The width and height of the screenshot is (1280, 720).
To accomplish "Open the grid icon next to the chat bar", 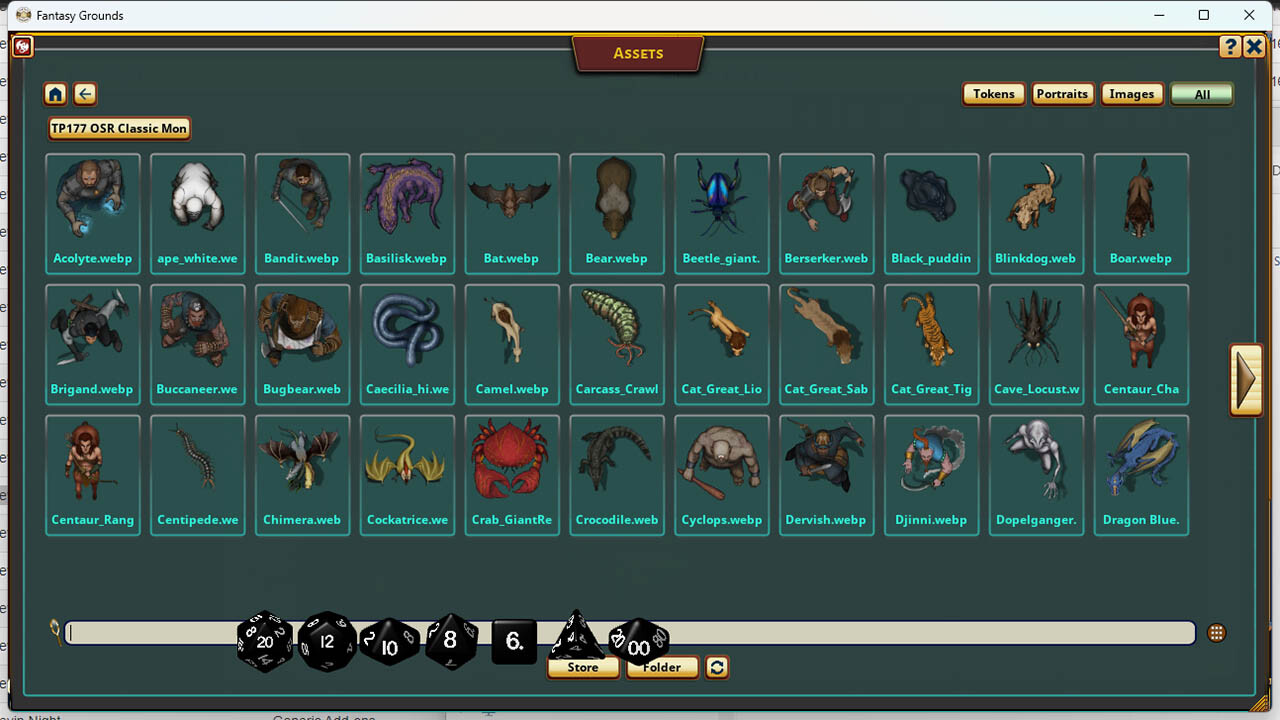I will click(x=1216, y=632).
